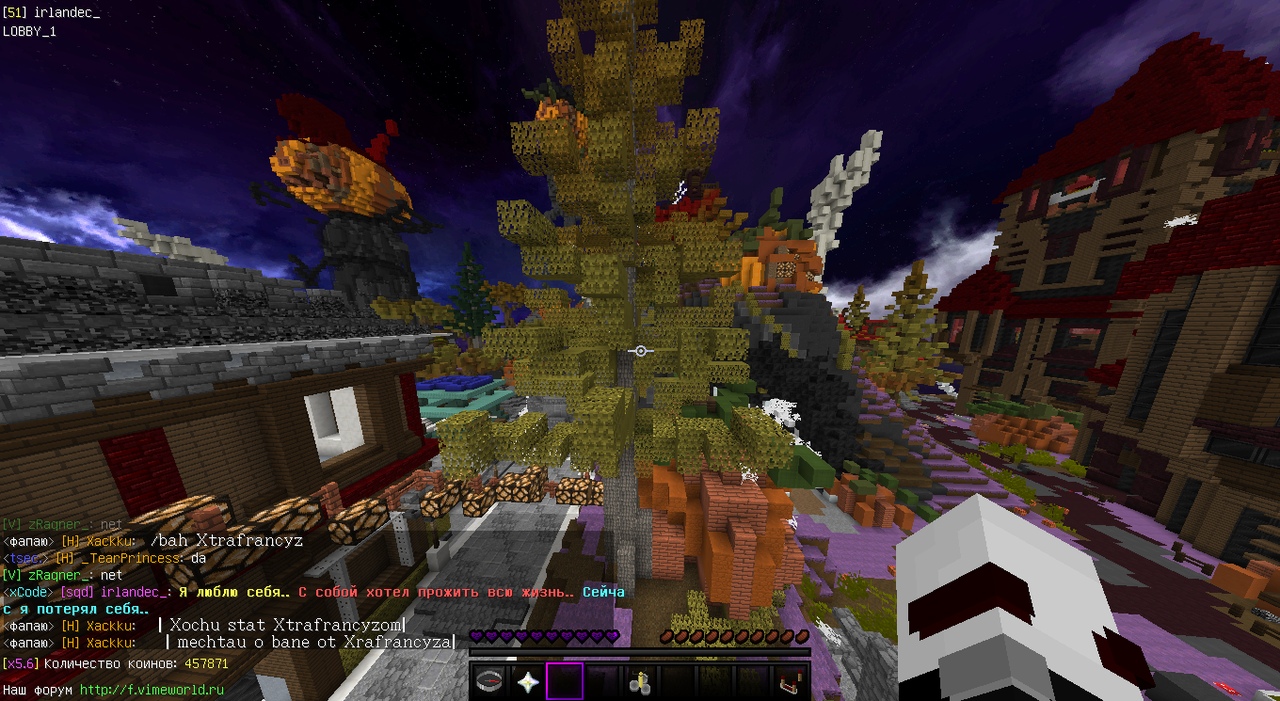Select the yellow candle item hotbar slot

point(641,682)
